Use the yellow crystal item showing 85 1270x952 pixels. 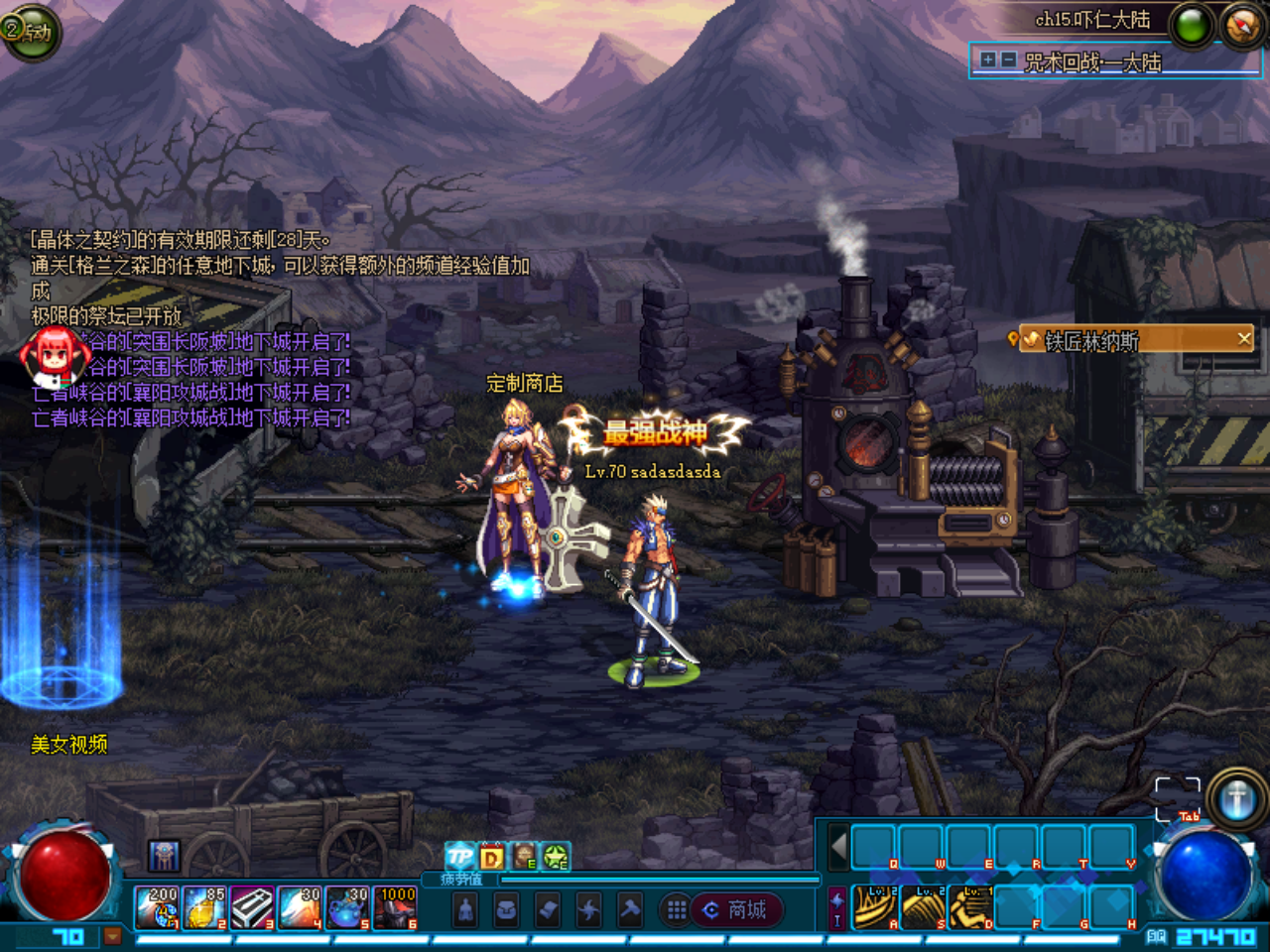[x=204, y=908]
